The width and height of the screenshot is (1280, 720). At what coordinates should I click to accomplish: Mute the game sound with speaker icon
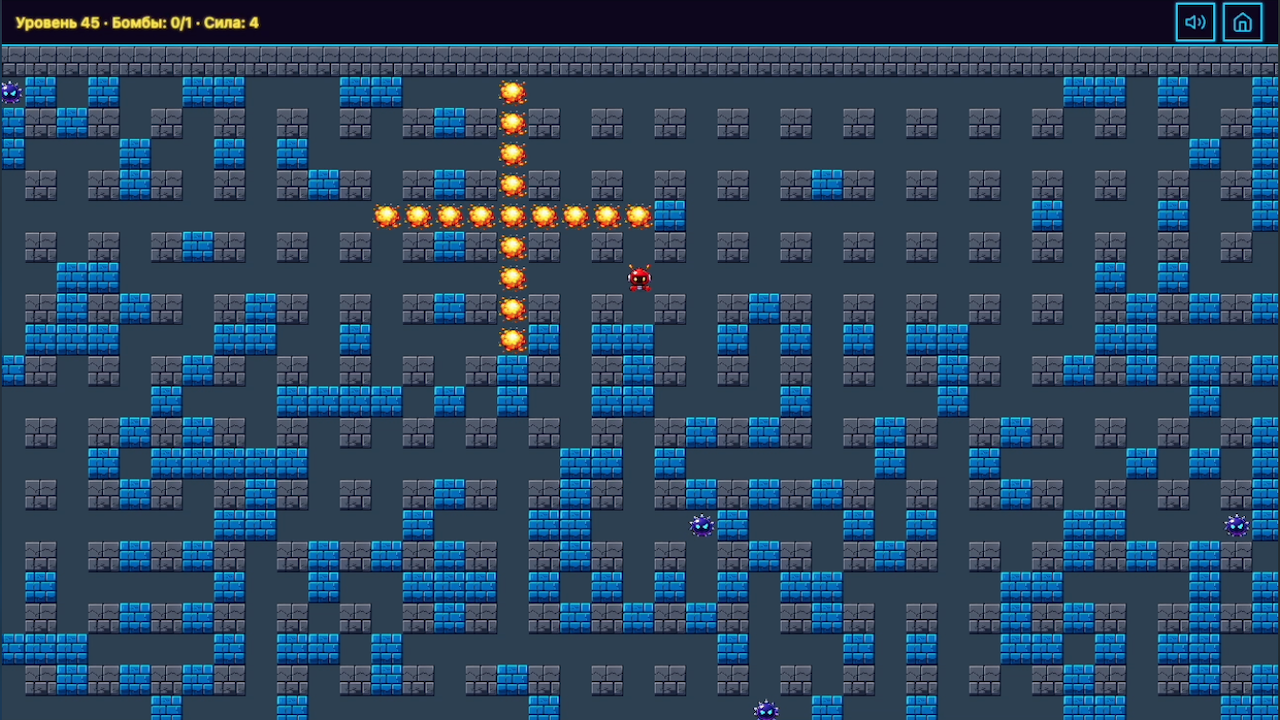(x=1195, y=21)
